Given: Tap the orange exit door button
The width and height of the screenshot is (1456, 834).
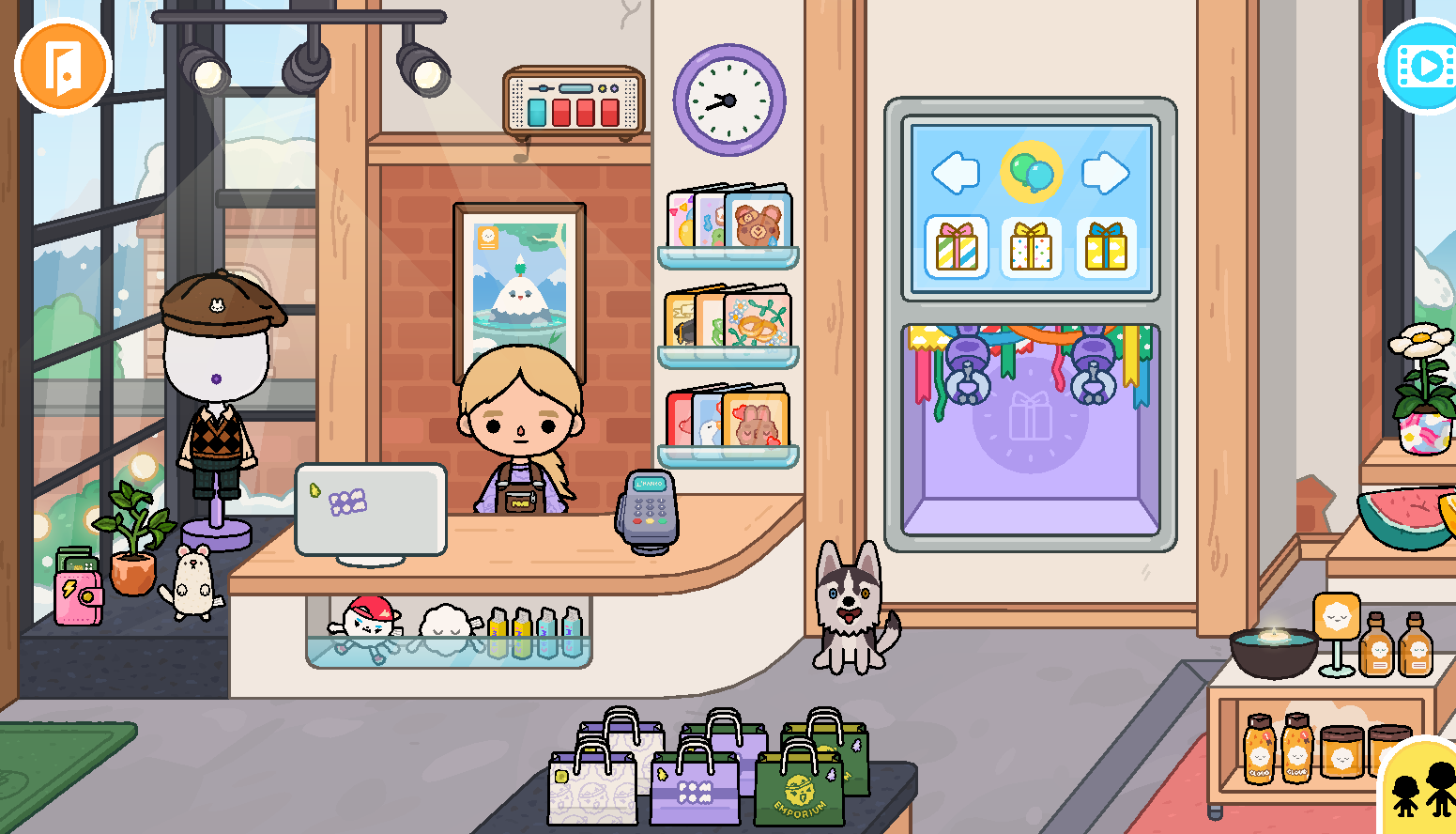Looking at the screenshot, I should pyautogui.click(x=63, y=66).
